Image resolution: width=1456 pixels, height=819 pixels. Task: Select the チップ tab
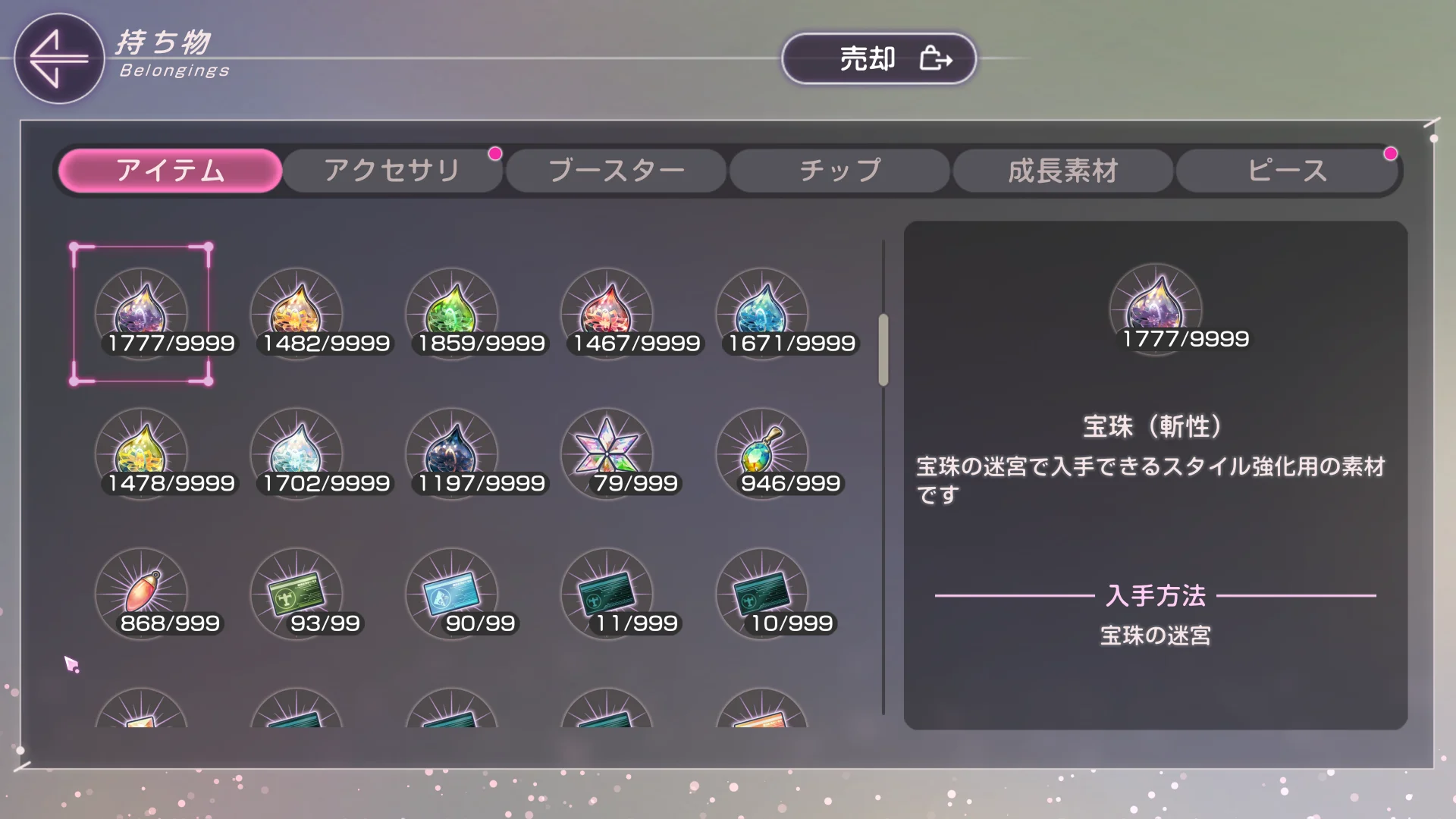(839, 171)
